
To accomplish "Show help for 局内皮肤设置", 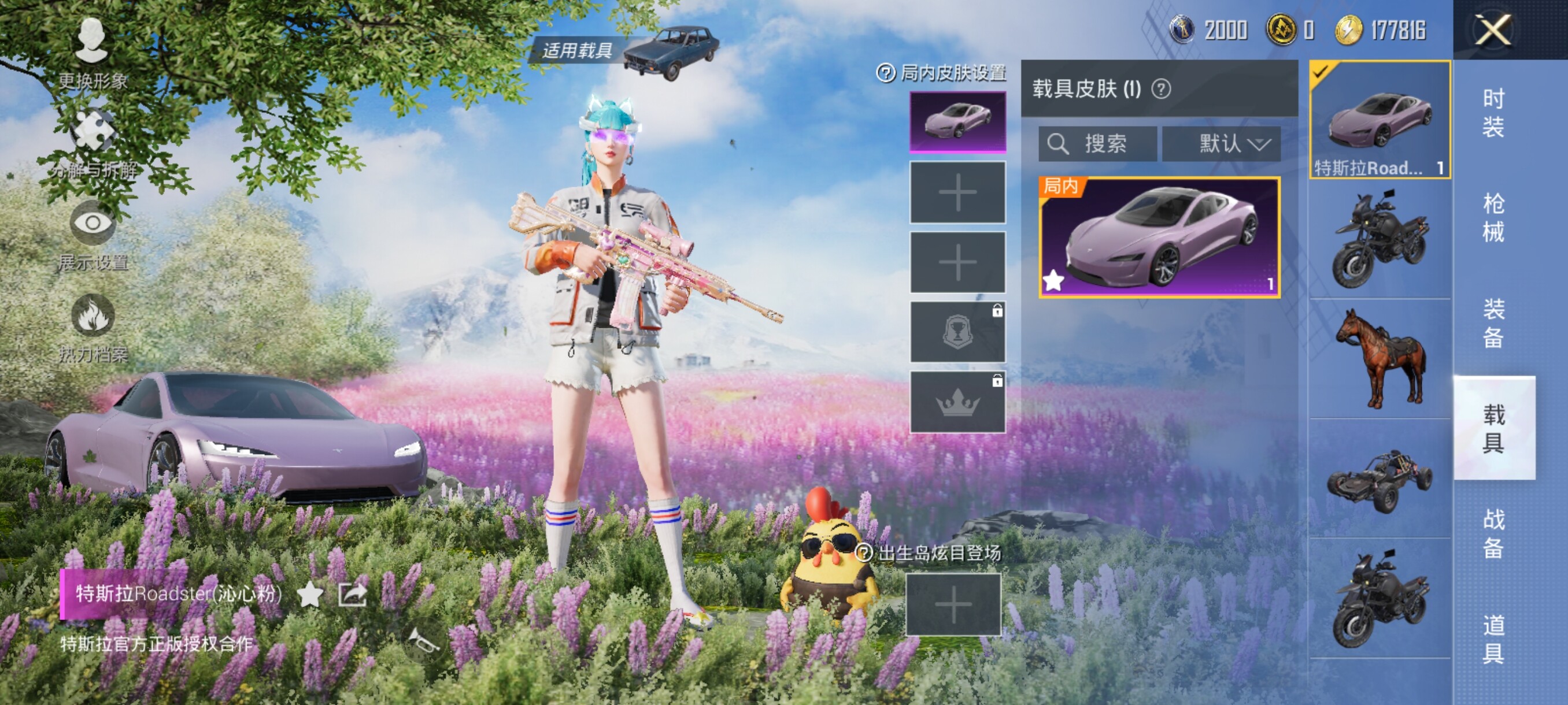I will point(885,73).
